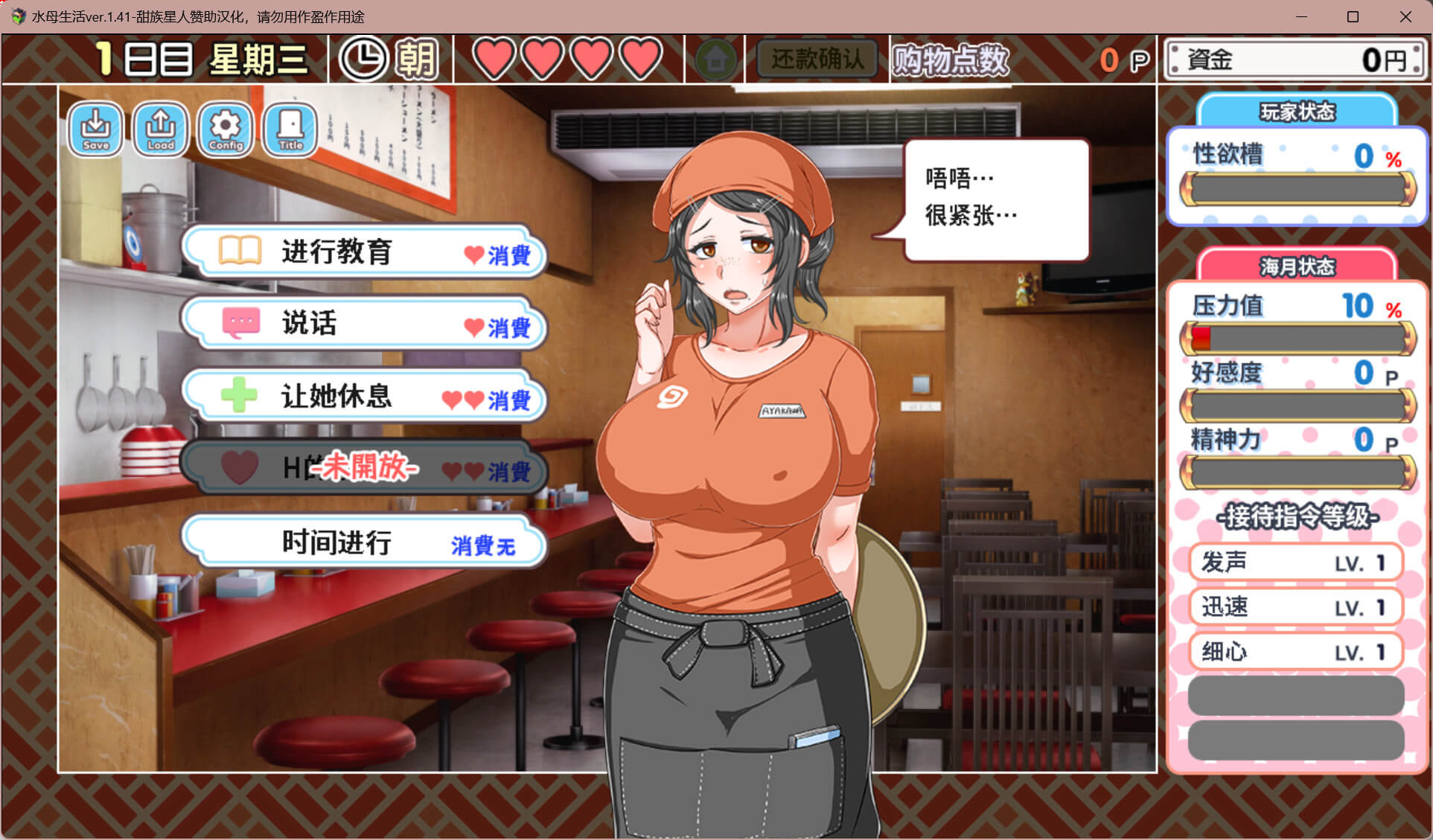1433x840 pixels.
Task: Choose the 进行教育 command
Action: pos(365,252)
